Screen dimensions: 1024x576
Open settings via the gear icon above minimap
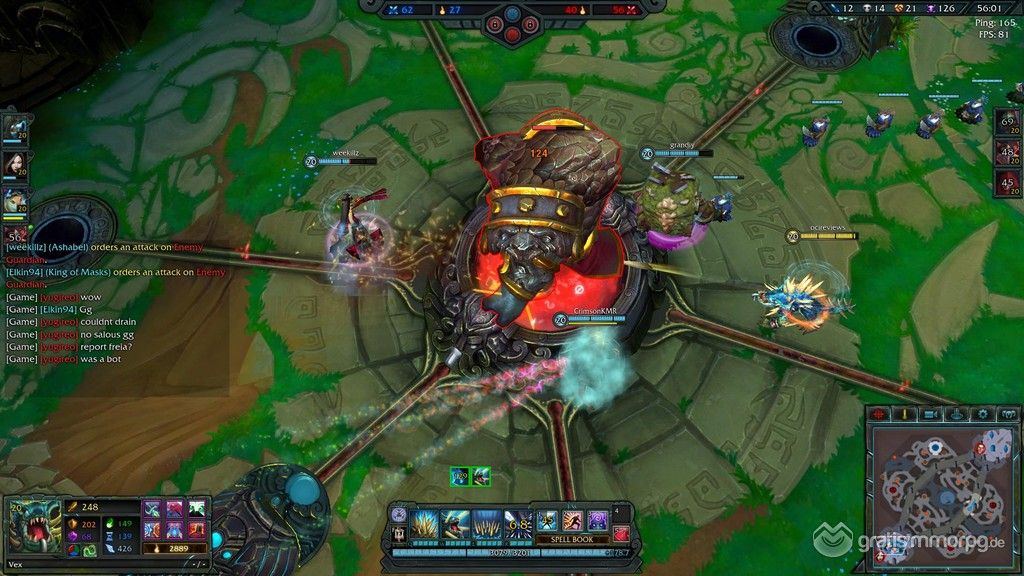[983, 414]
